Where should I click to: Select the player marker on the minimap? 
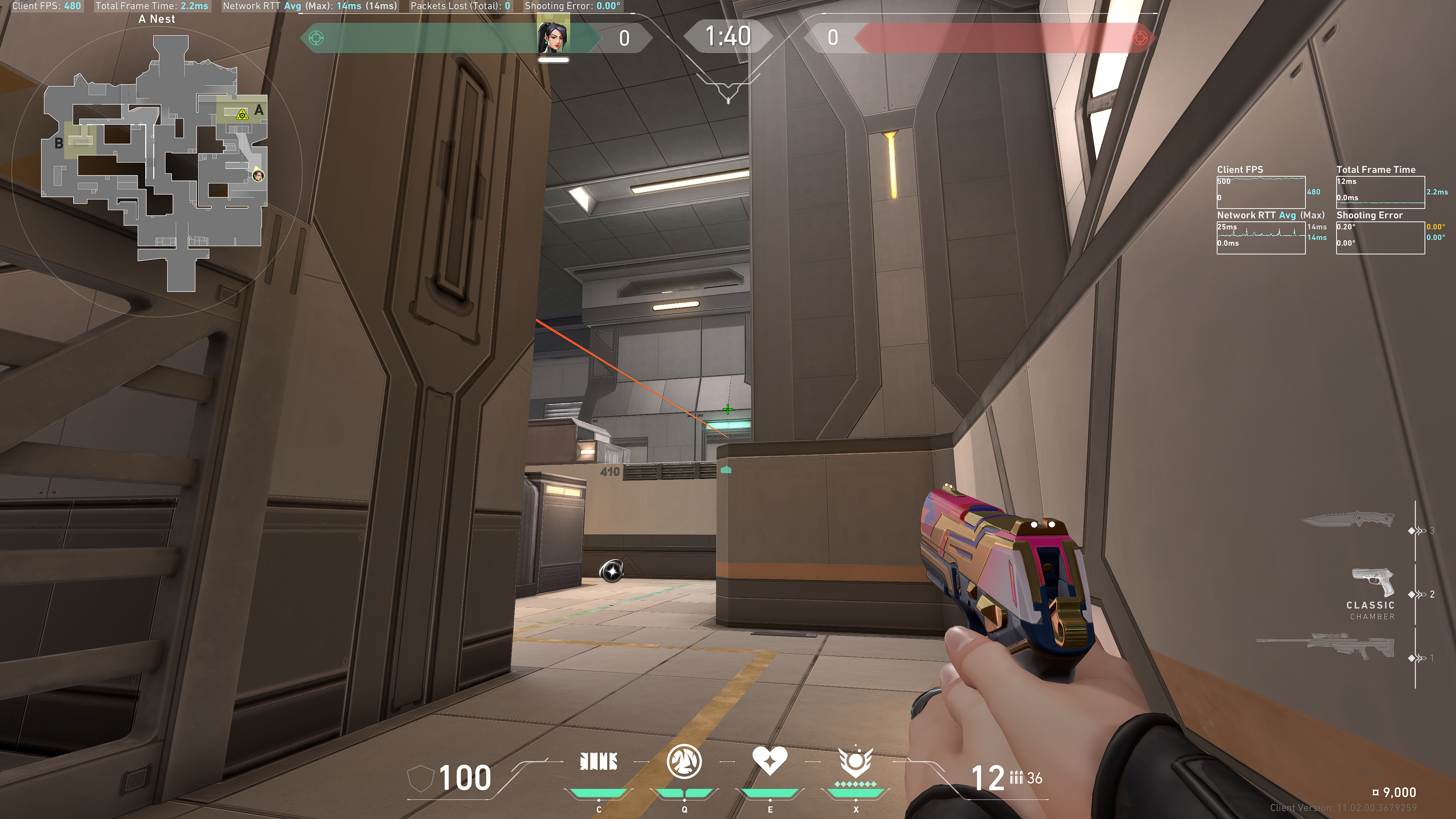258,175
